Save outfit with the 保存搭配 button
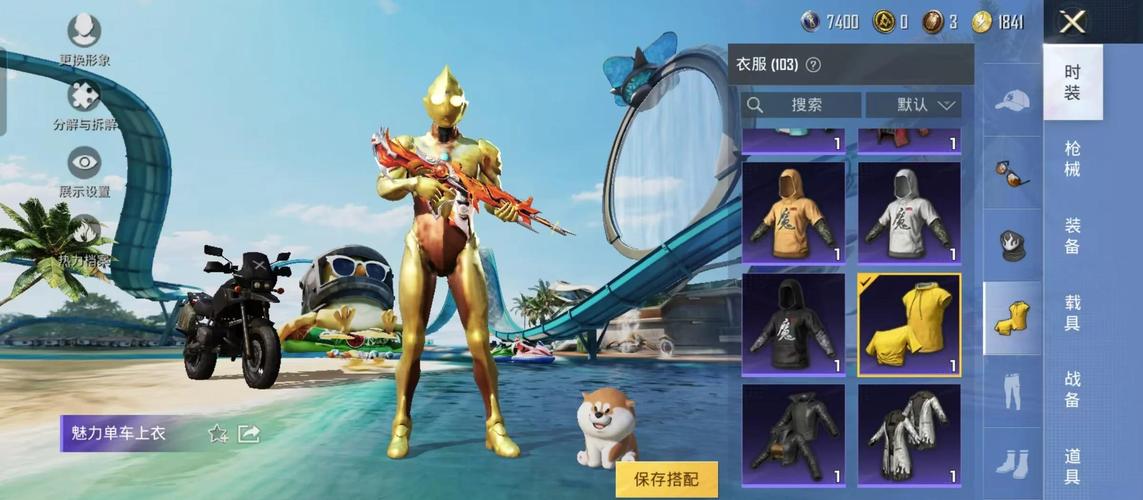The image size is (1143, 500). click(x=668, y=479)
